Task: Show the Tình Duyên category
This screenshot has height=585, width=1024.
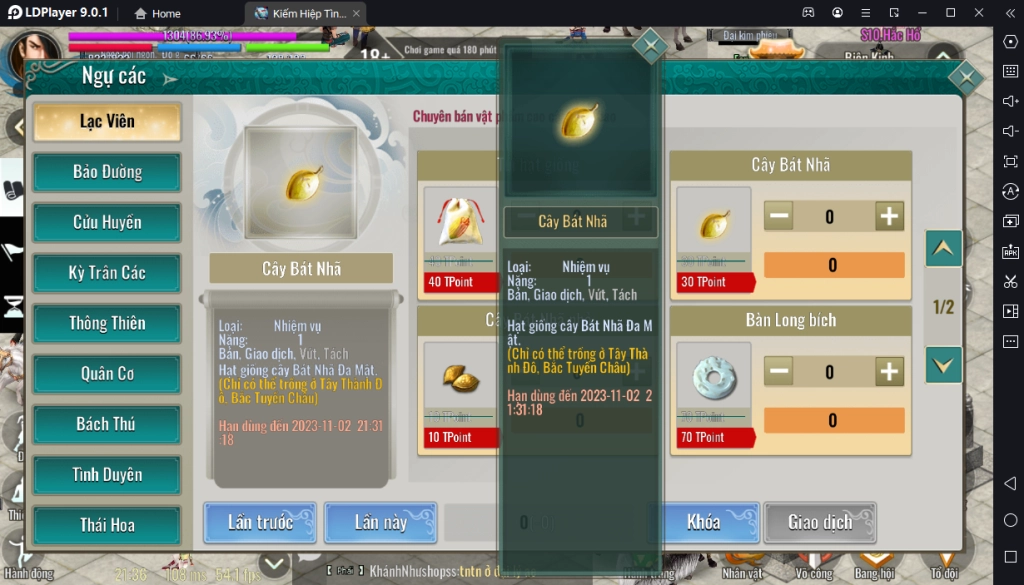Action: (107, 475)
